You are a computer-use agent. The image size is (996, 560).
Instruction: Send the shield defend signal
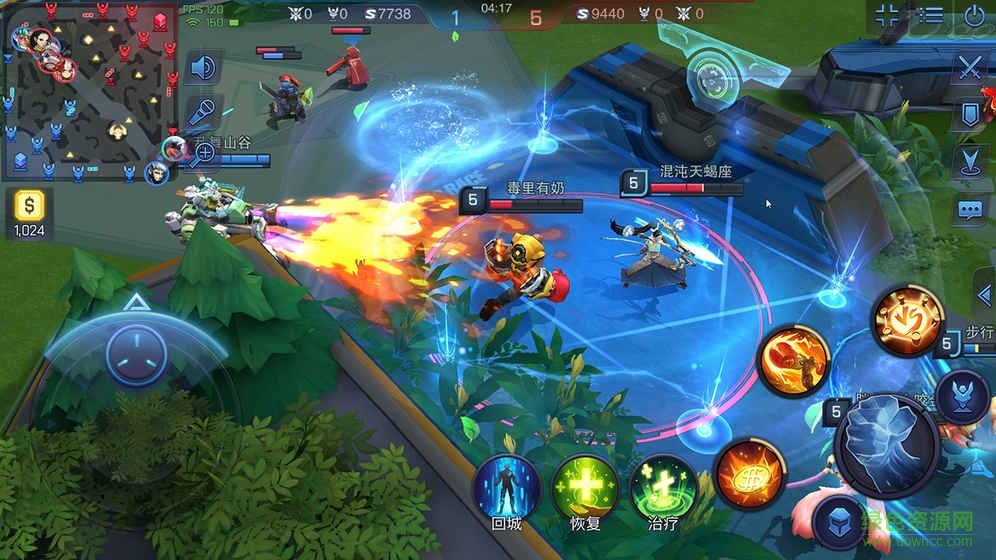[x=970, y=115]
